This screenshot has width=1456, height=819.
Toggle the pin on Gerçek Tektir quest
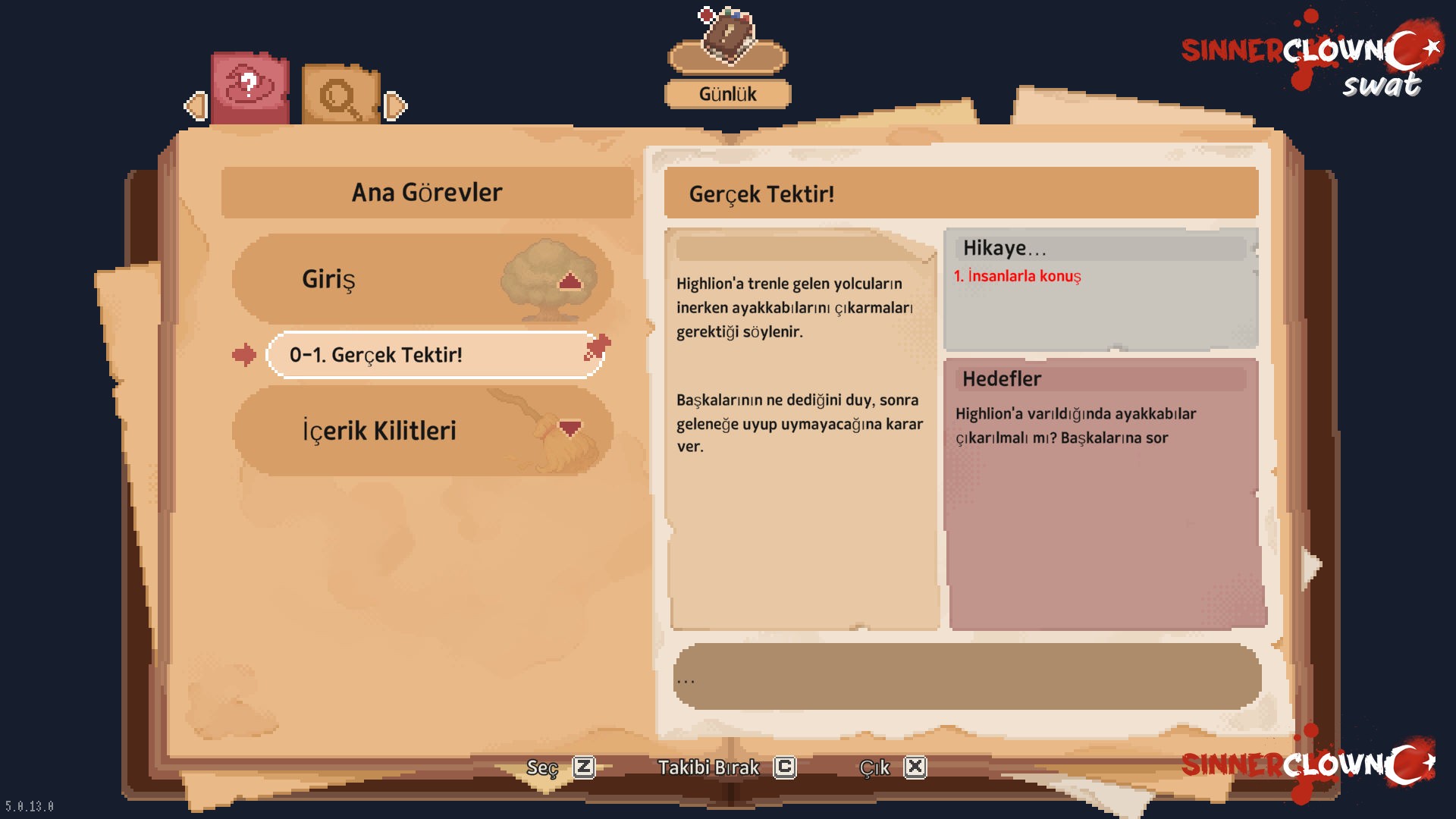(598, 347)
